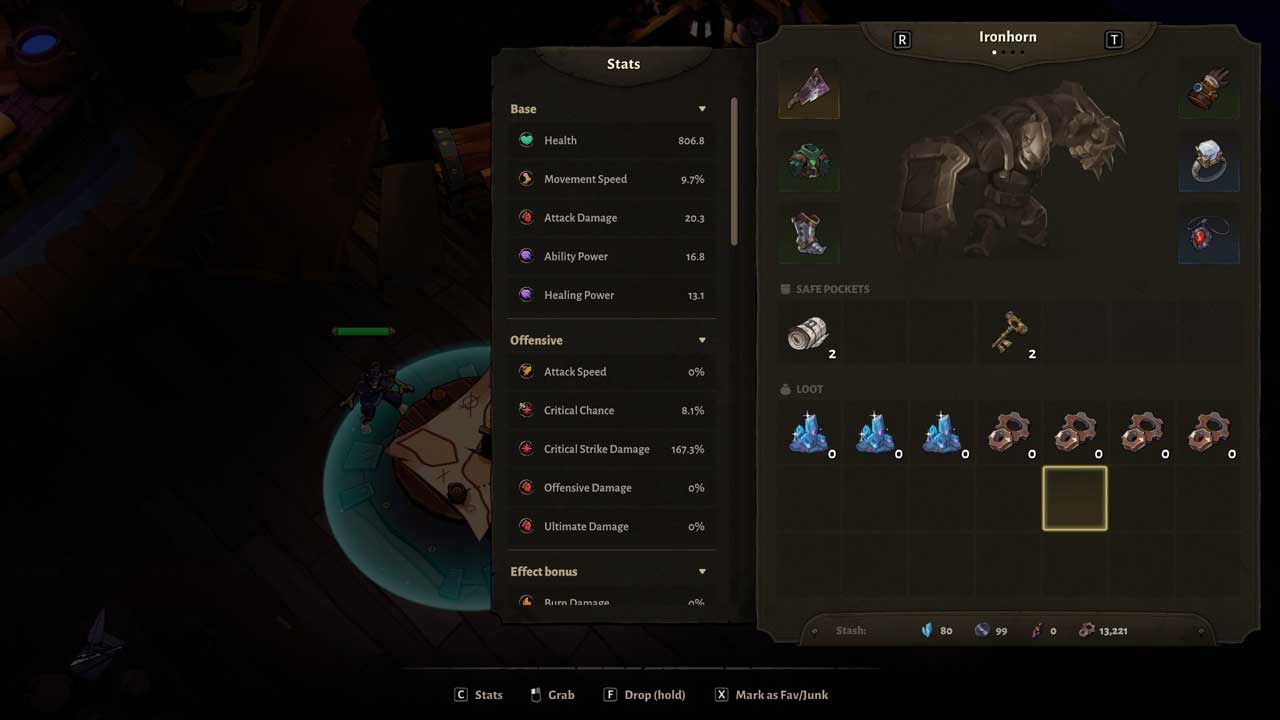
Task: Collapse the Base stats section
Action: tap(702, 109)
